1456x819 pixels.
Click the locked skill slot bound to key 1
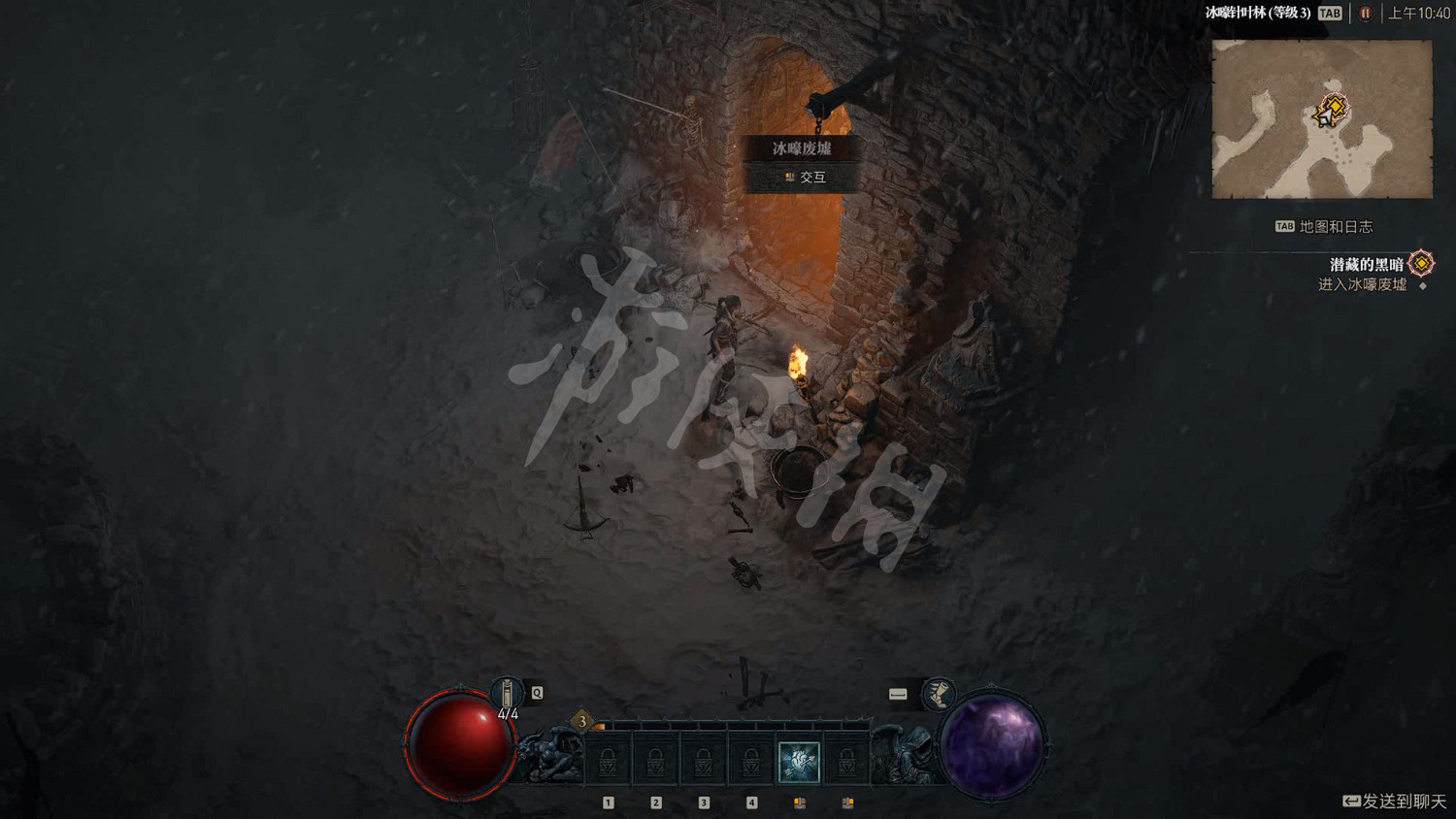pos(610,762)
